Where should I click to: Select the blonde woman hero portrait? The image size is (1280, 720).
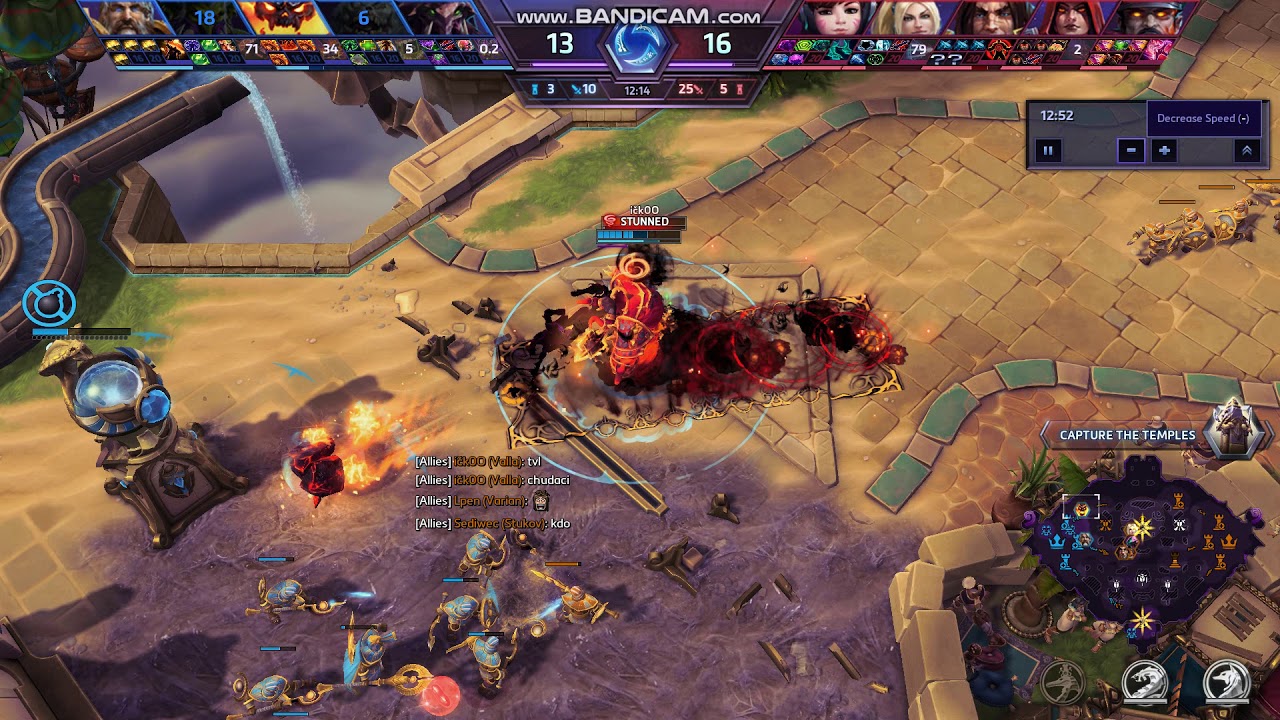pos(912,18)
